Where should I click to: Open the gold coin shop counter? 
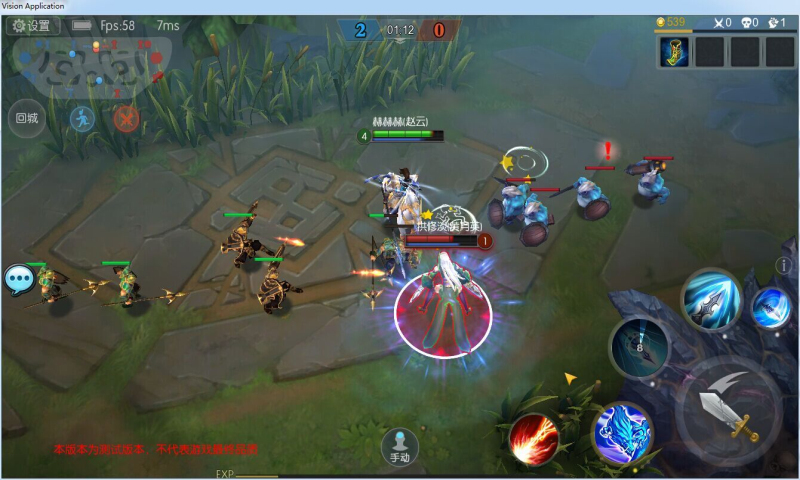click(x=670, y=22)
